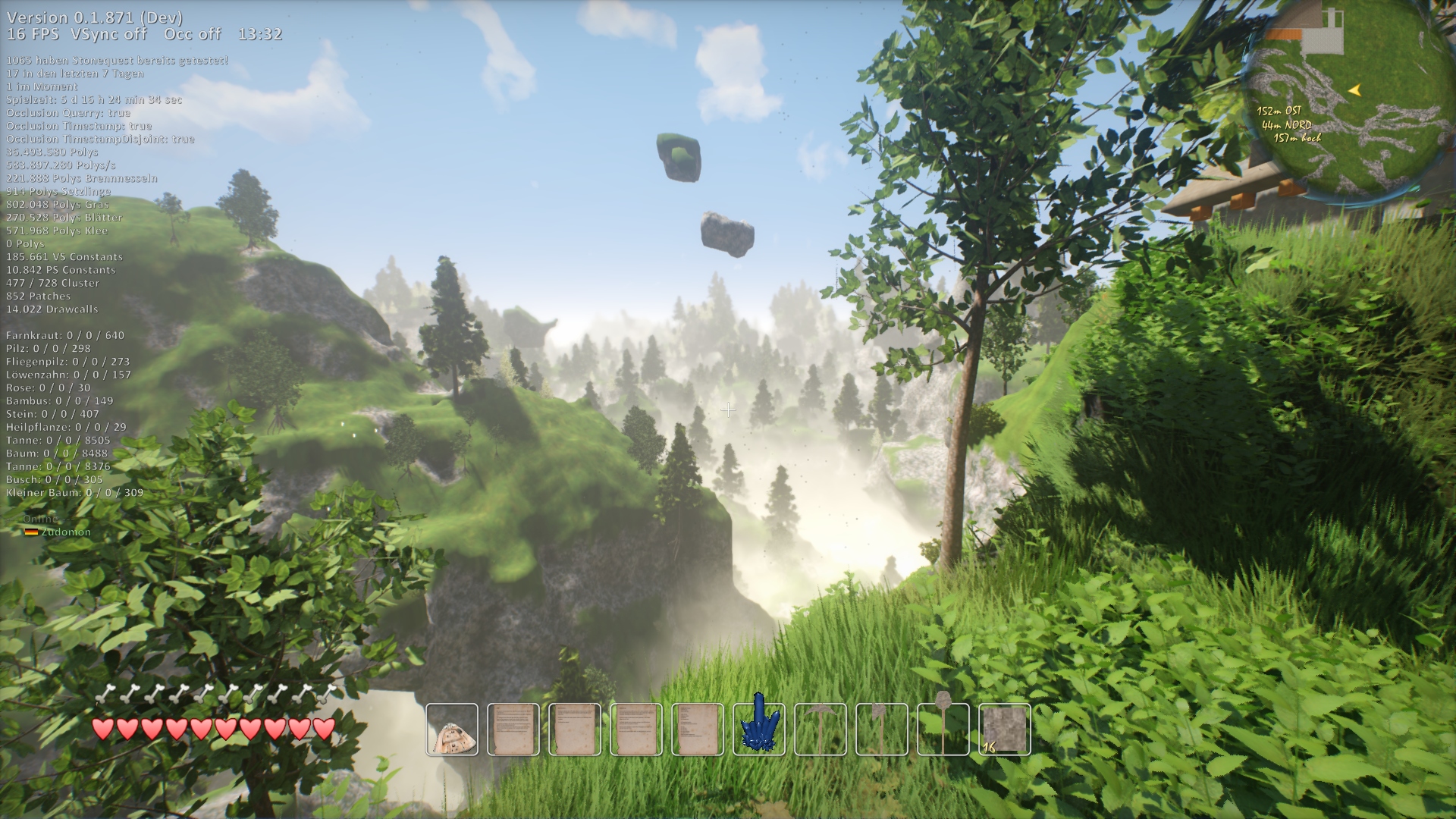The image size is (1456, 819).
Task: Select the blue crystal hotbar slot
Action: (759, 730)
